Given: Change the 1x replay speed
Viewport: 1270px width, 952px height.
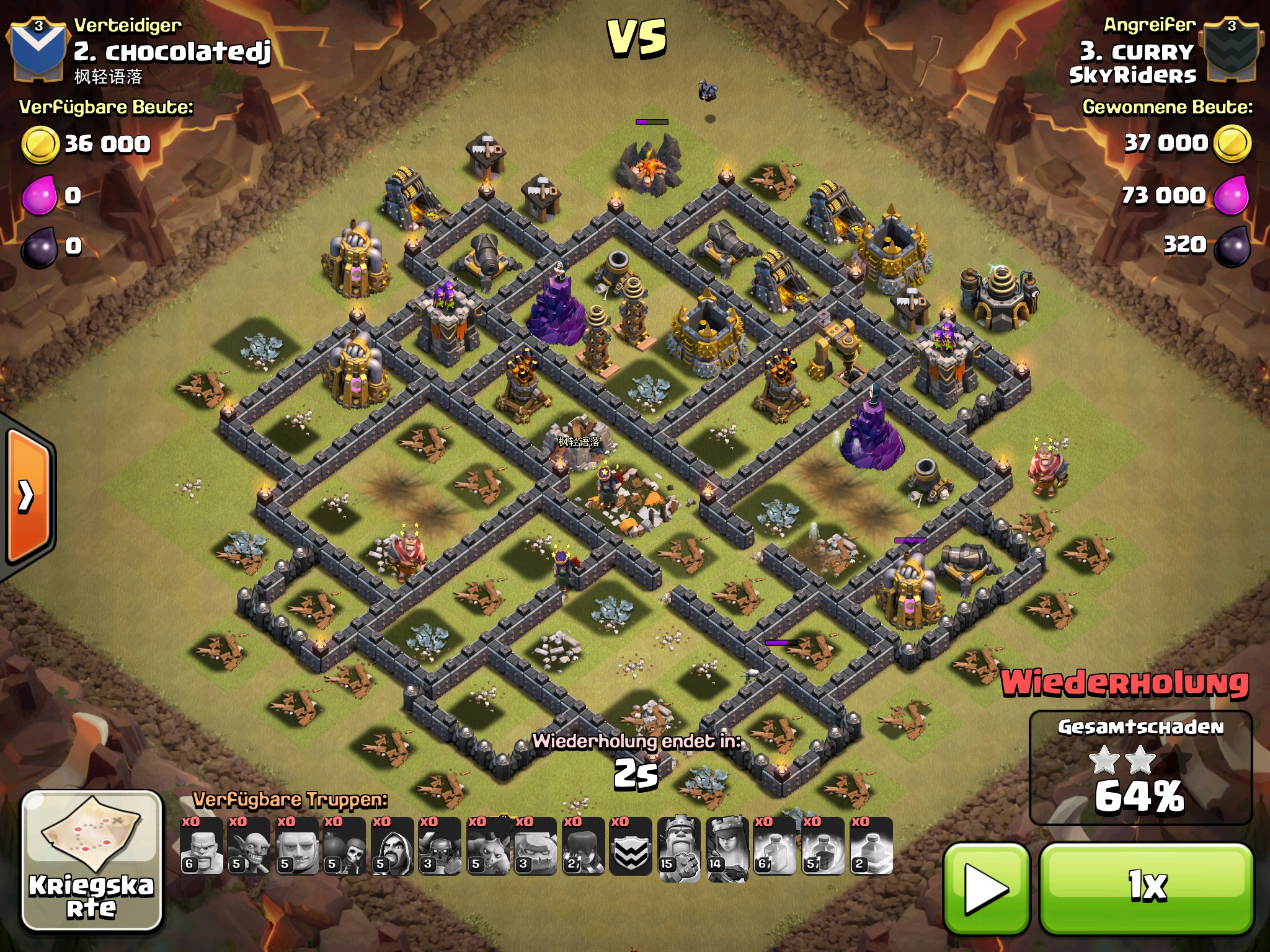Looking at the screenshot, I should click(x=1146, y=888).
